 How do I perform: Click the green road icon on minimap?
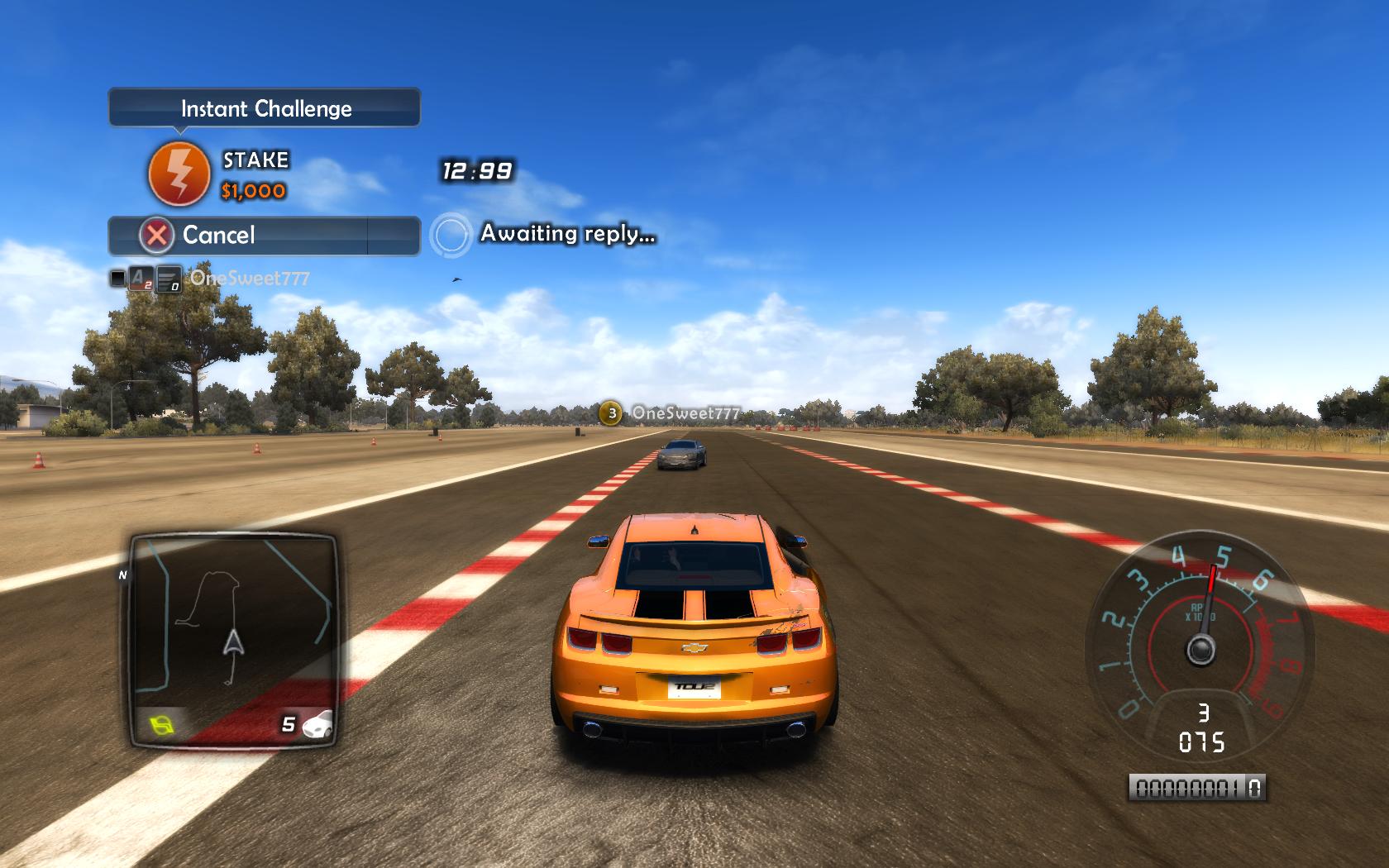[x=163, y=726]
